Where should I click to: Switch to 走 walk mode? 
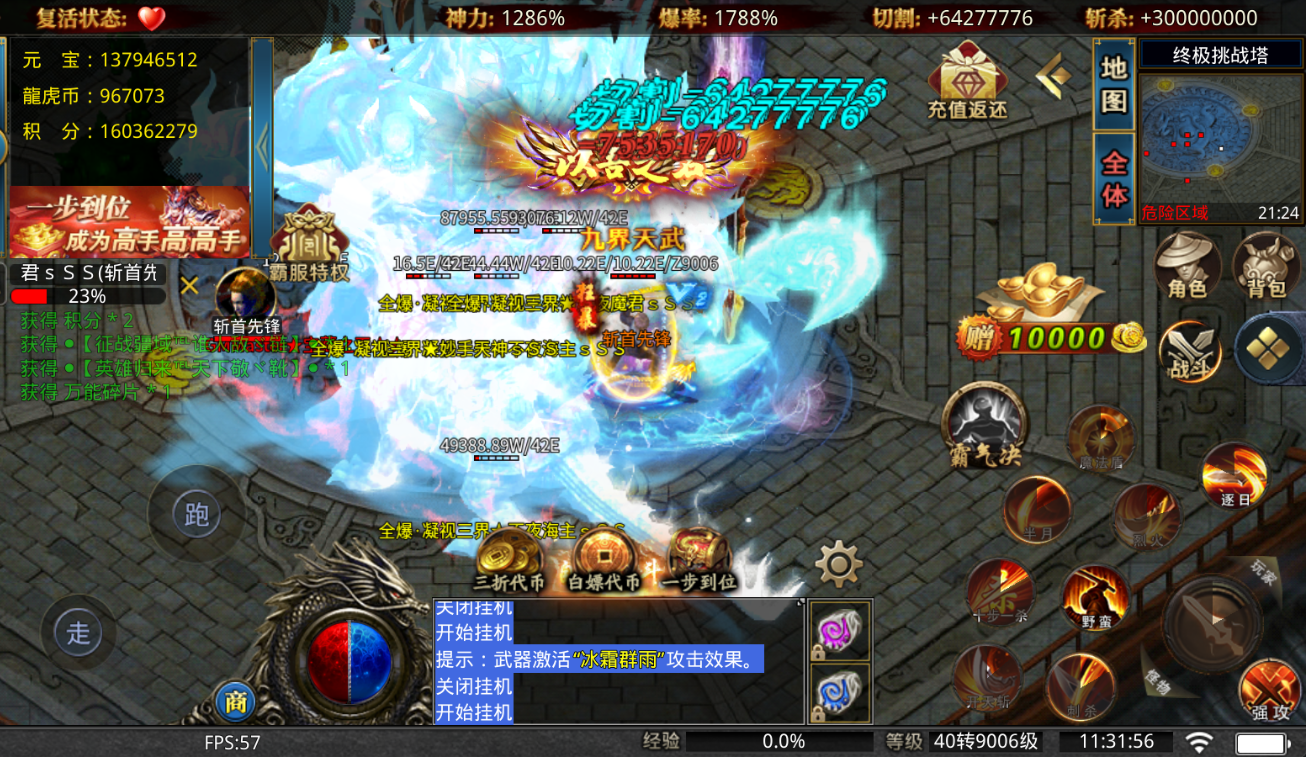[x=78, y=632]
